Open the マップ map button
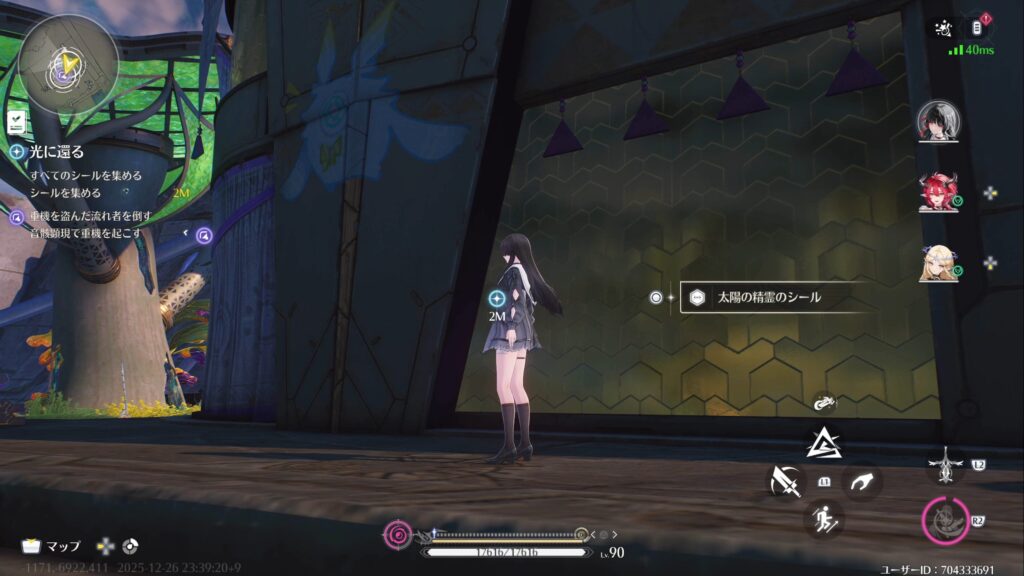The image size is (1024, 576). [x=52, y=546]
